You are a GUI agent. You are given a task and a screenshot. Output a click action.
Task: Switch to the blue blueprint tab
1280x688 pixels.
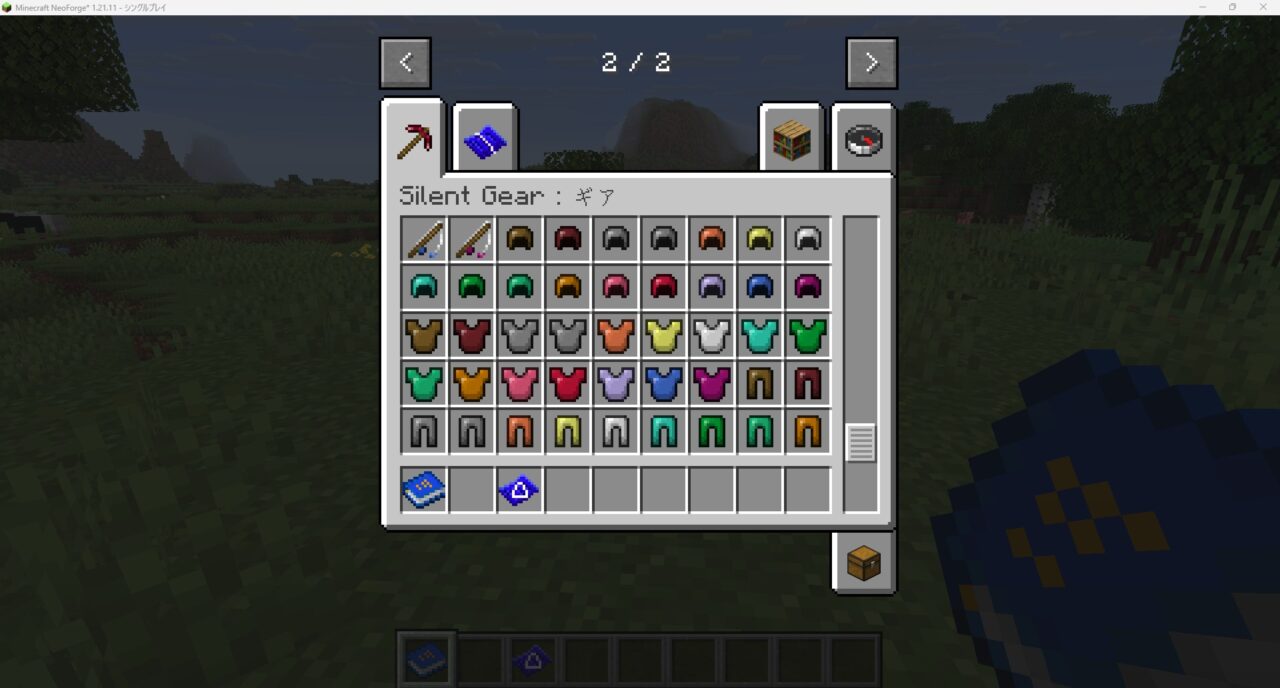pyautogui.click(x=485, y=140)
